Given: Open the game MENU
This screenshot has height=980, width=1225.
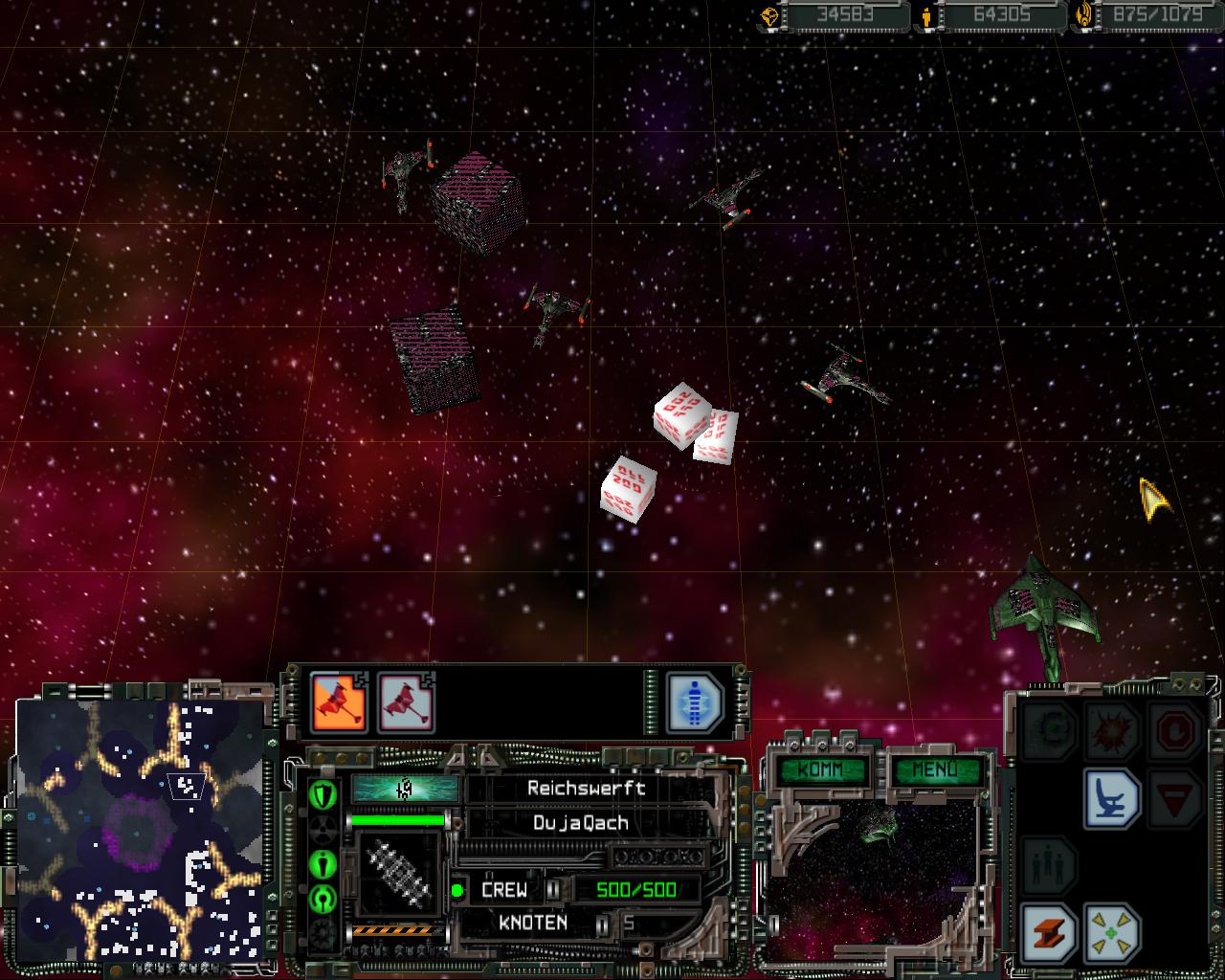Looking at the screenshot, I should (x=935, y=769).
